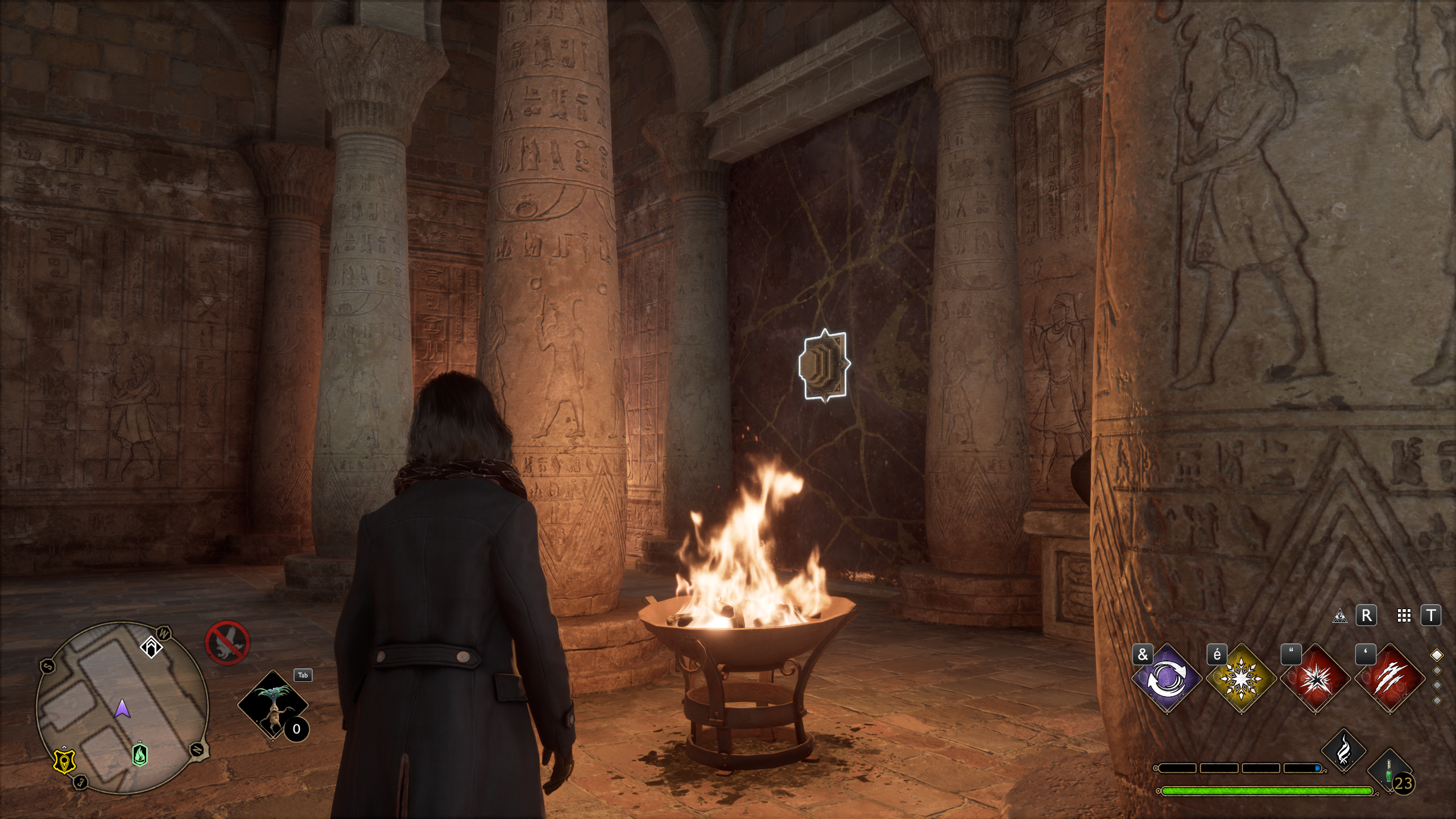Use the red slash marks Diffindo spell
The width and height of the screenshot is (1456, 819).
click(1389, 679)
